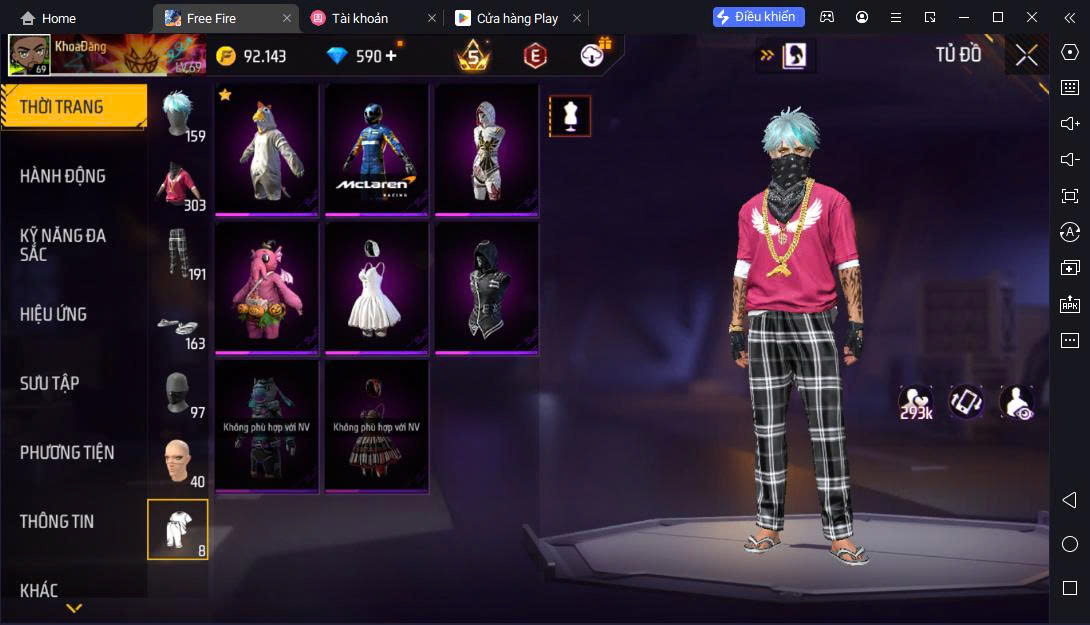Open the Hành Động menu tab
This screenshot has width=1090, height=625.
pyautogui.click(x=63, y=176)
